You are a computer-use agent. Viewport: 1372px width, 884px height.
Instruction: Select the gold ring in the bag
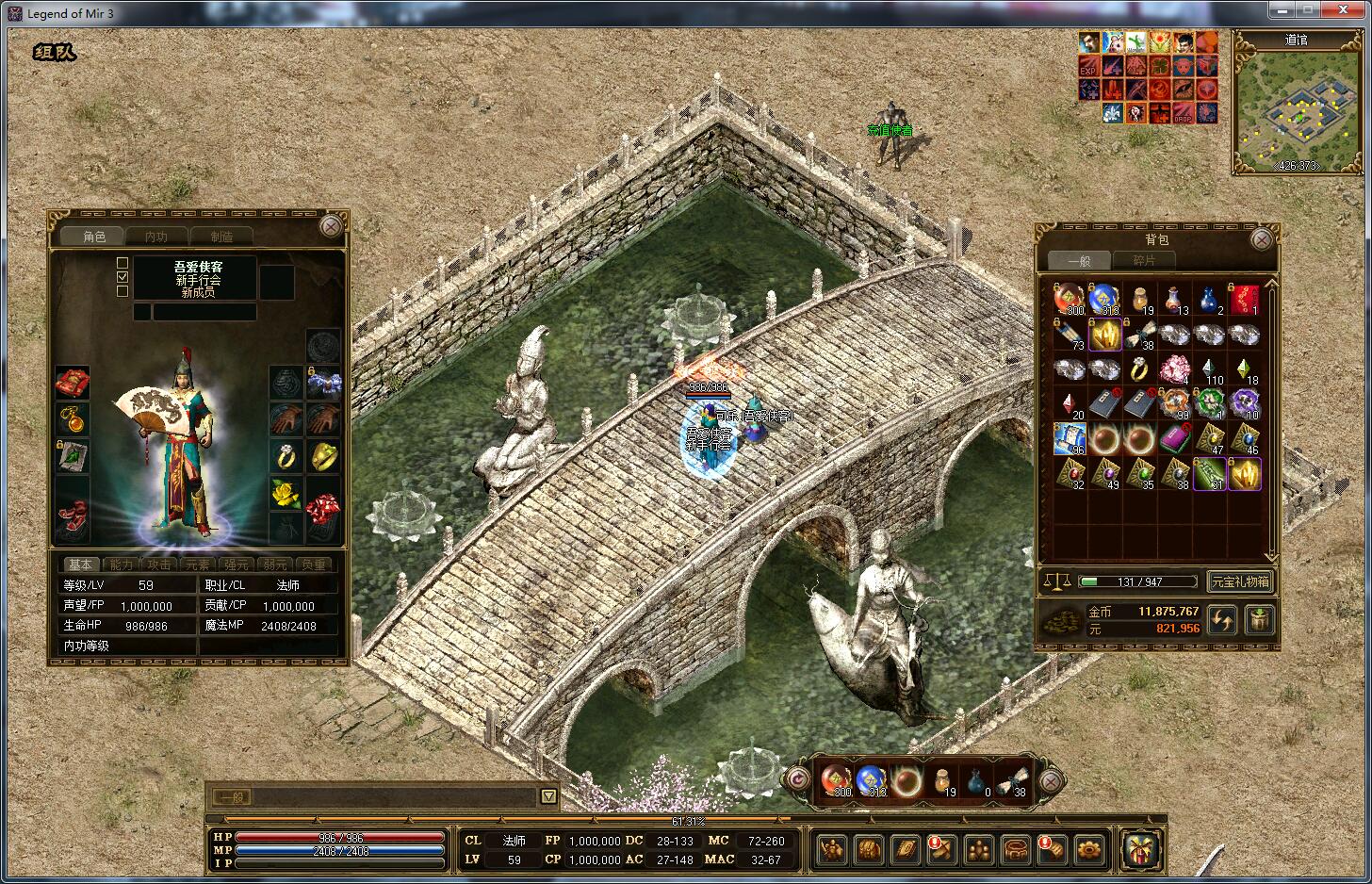click(1139, 369)
